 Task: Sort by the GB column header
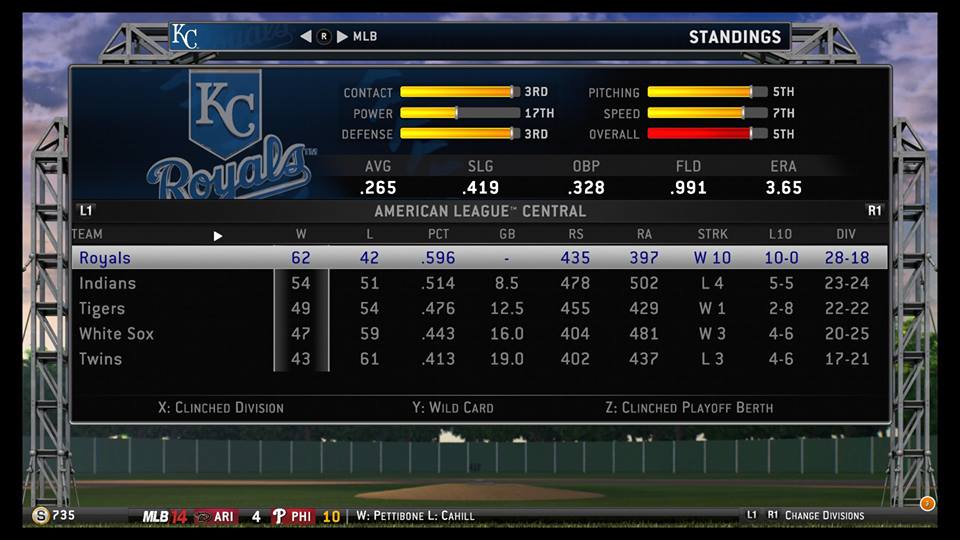tap(506, 235)
